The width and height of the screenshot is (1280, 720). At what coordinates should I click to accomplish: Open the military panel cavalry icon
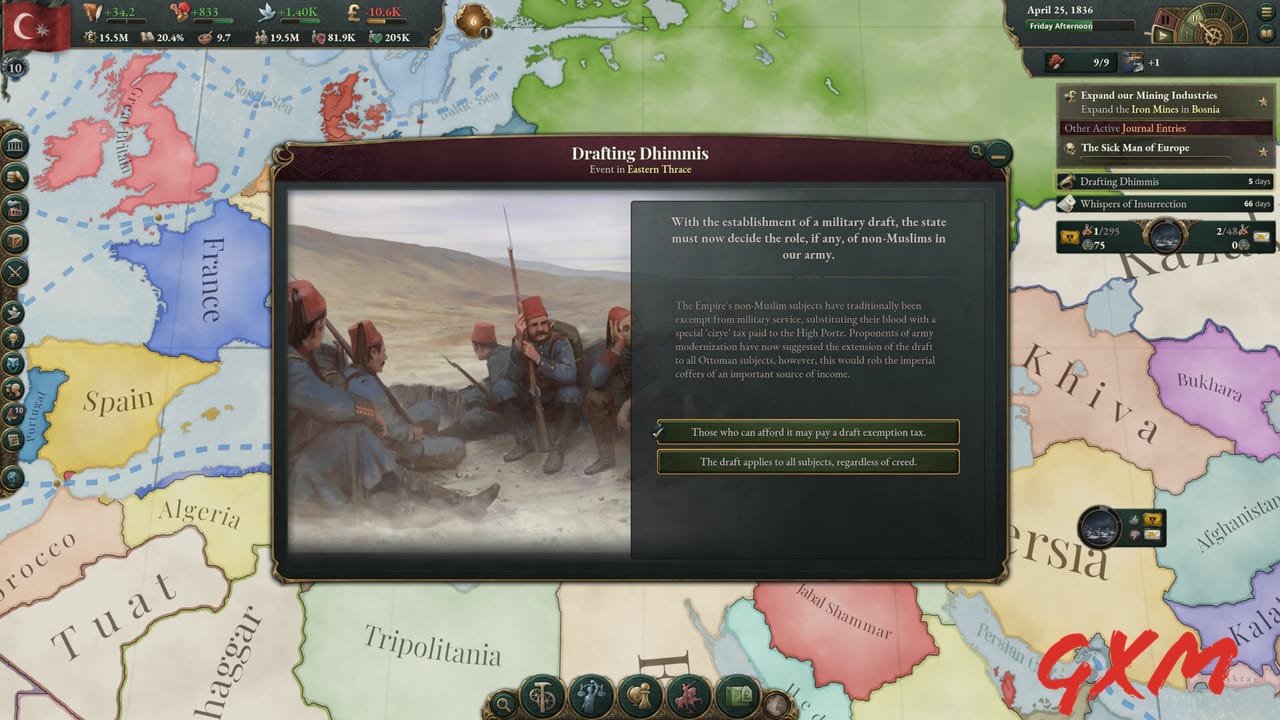pos(689,697)
